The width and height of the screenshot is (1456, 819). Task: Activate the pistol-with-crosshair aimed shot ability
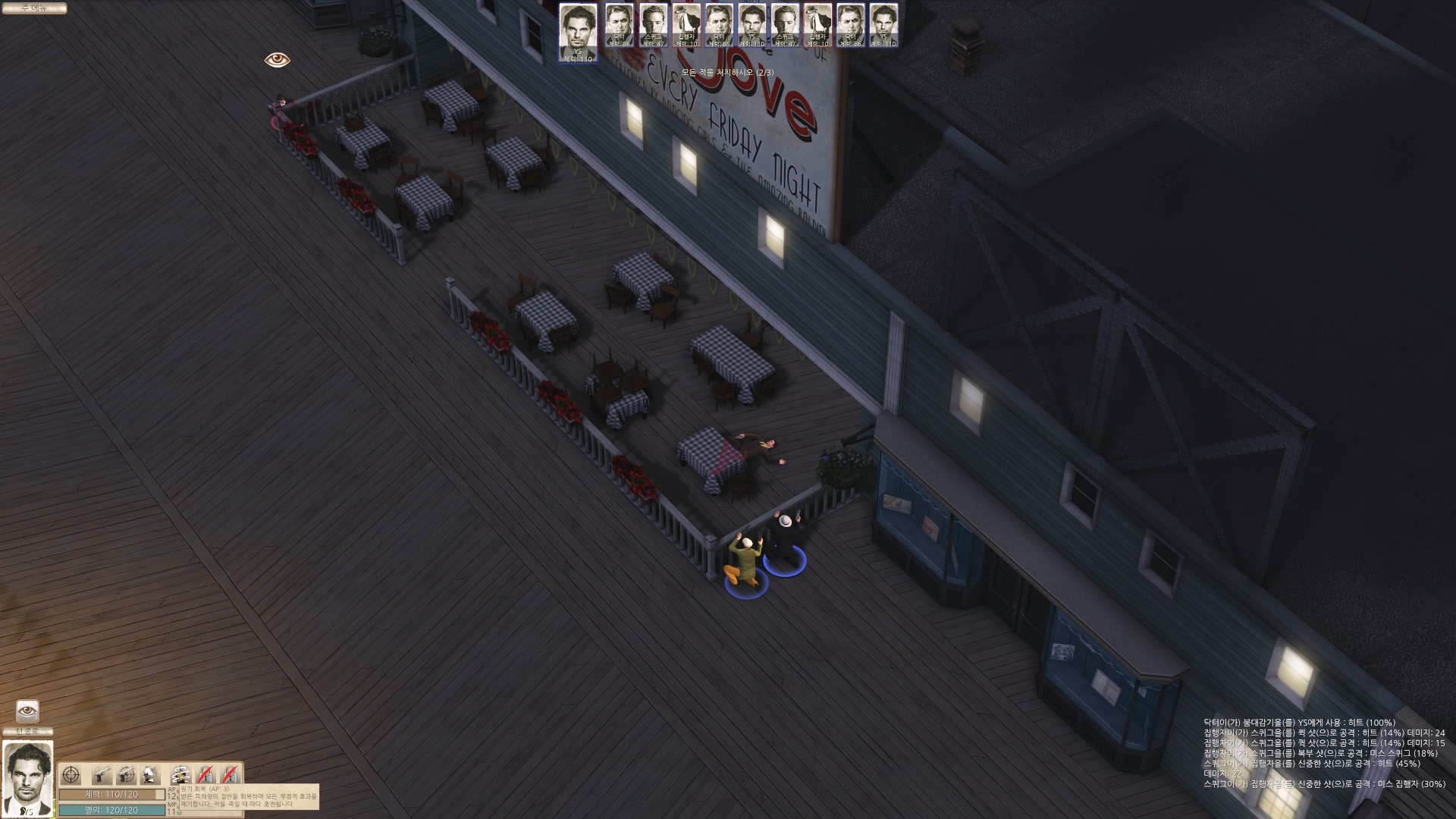[x=127, y=775]
